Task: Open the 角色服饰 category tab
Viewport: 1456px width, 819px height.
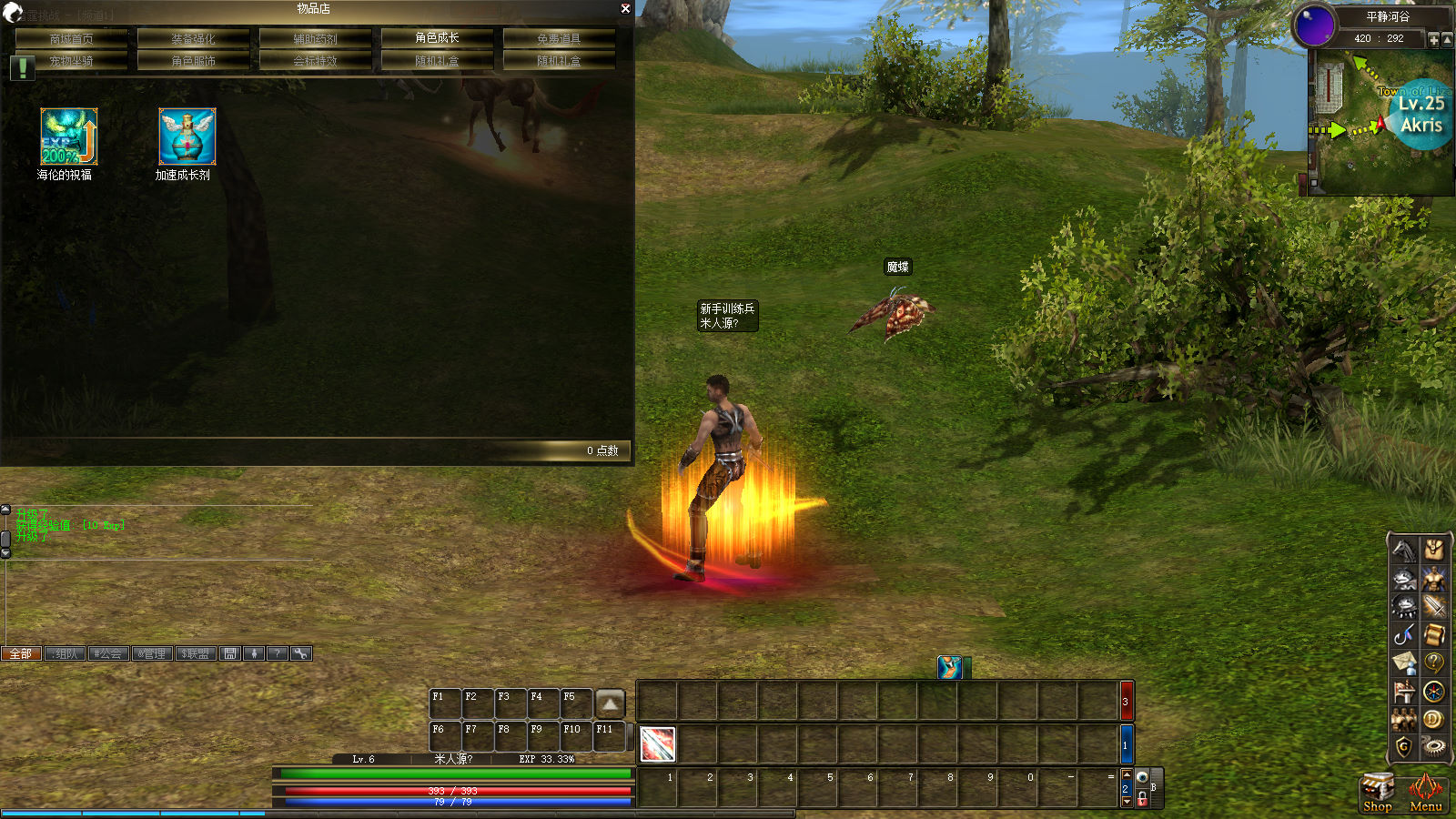Action: pyautogui.click(x=194, y=61)
